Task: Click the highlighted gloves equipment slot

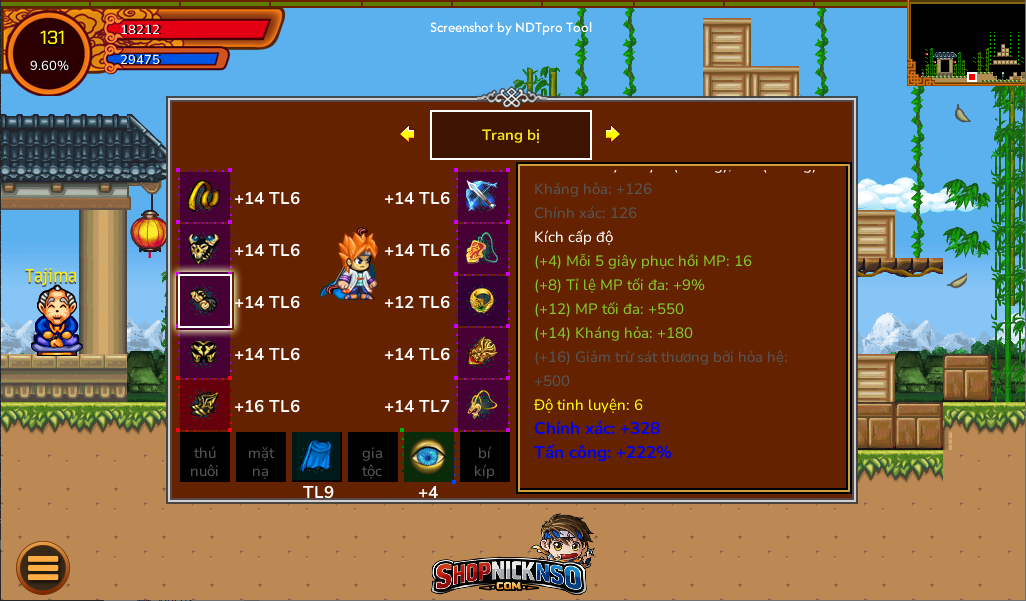Action: point(205,301)
